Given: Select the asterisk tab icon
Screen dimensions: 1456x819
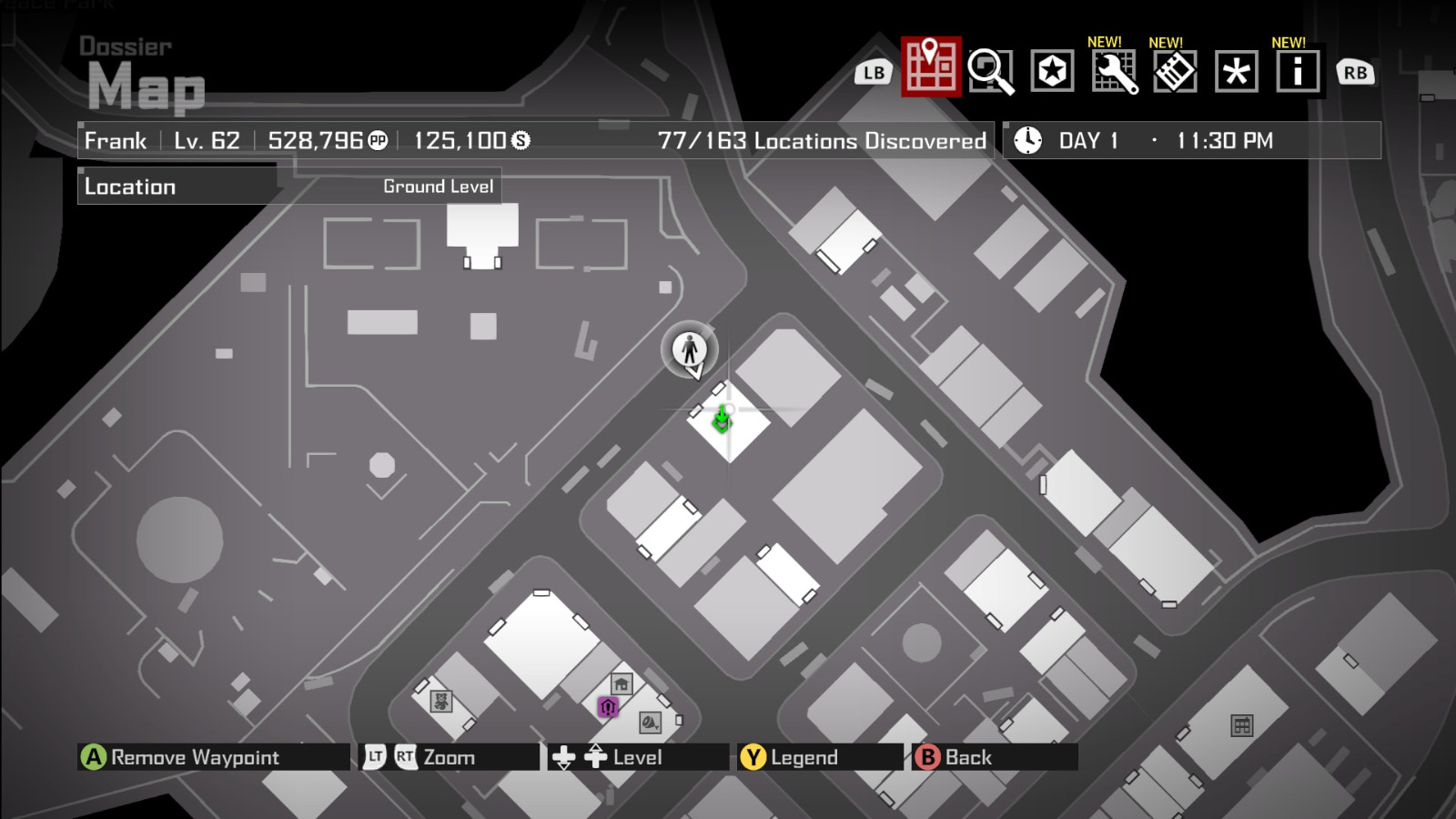Looking at the screenshot, I should tap(1236, 71).
